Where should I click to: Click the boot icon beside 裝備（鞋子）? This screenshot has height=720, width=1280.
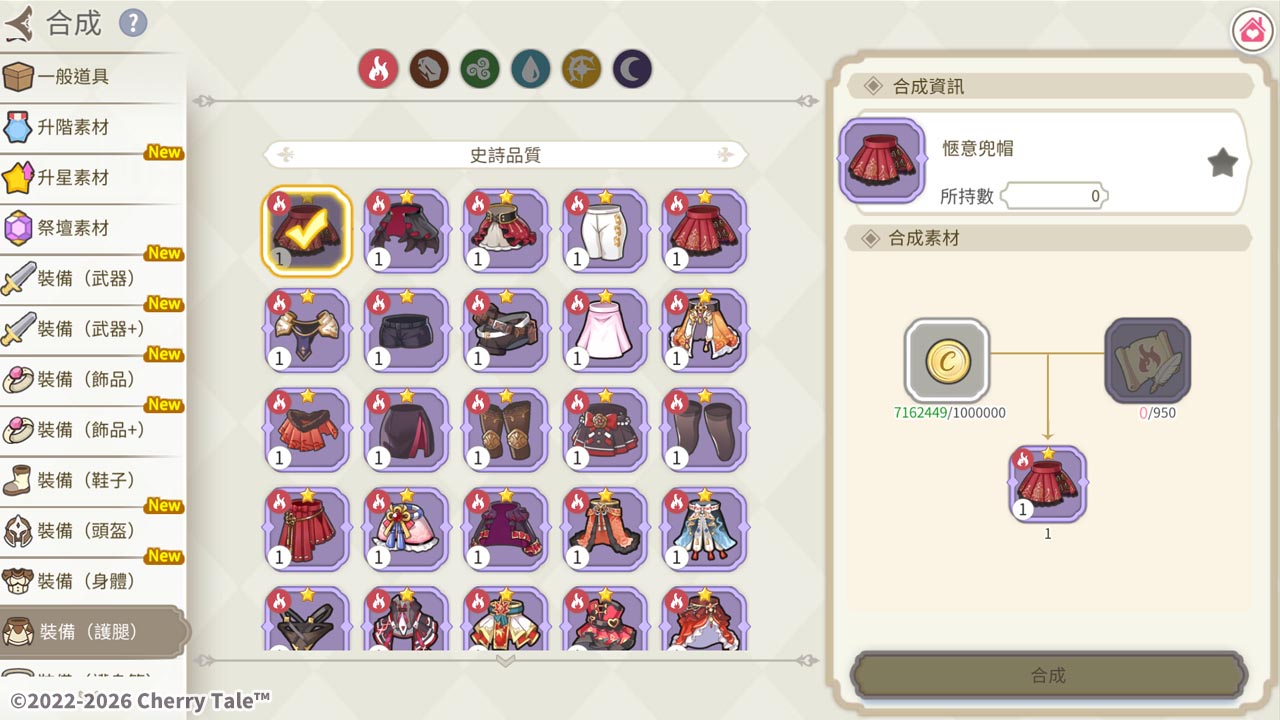point(21,480)
